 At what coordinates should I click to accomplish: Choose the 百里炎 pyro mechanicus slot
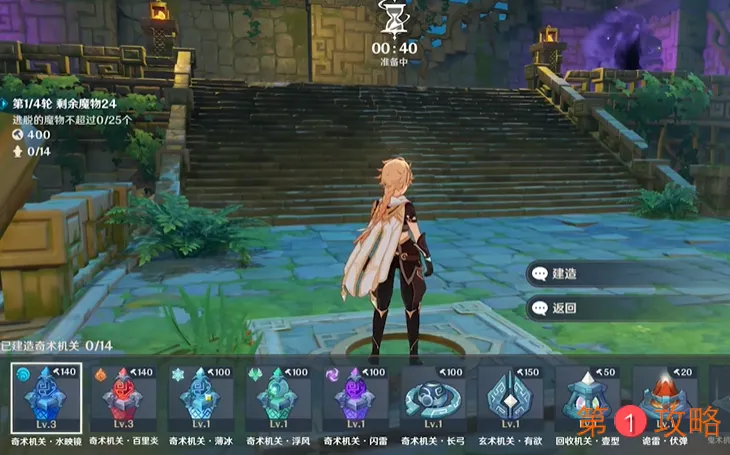(x=124, y=398)
